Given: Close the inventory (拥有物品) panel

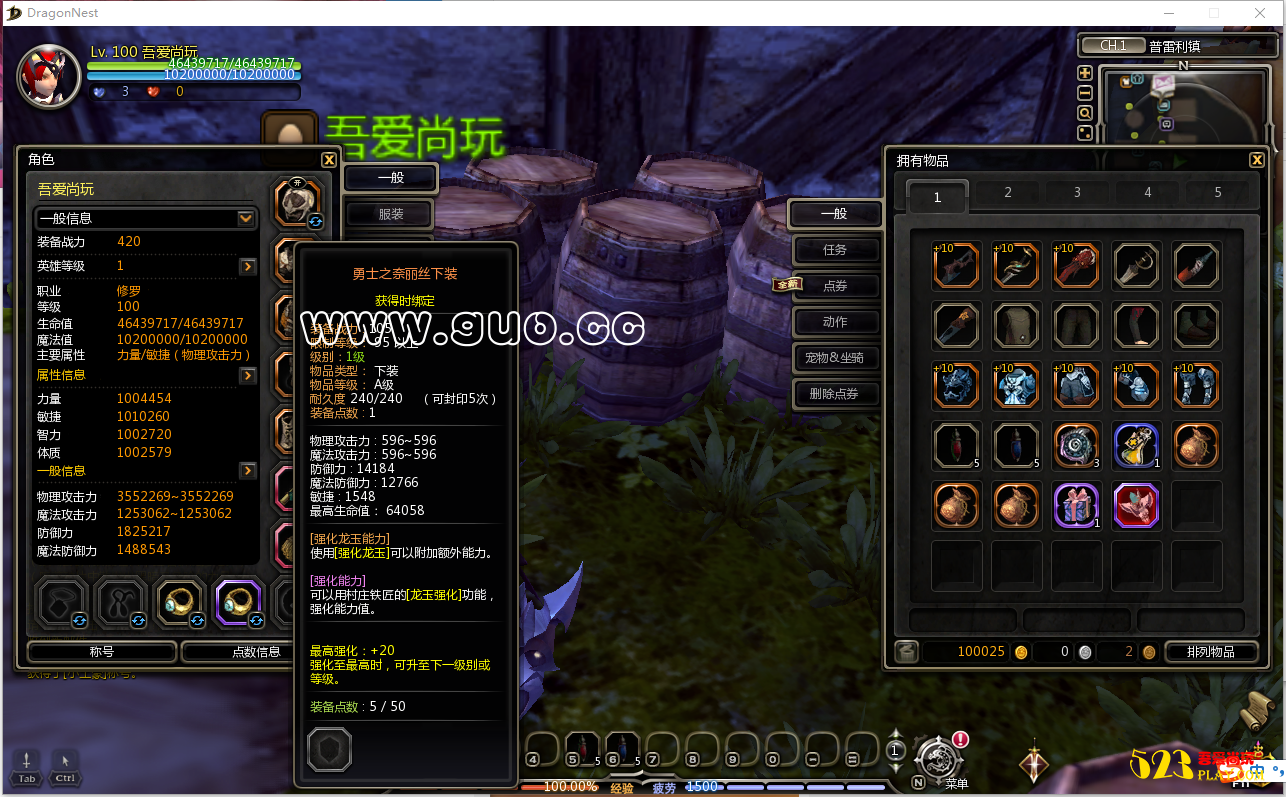Looking at the screenshot, I should tap(1257, 160).
